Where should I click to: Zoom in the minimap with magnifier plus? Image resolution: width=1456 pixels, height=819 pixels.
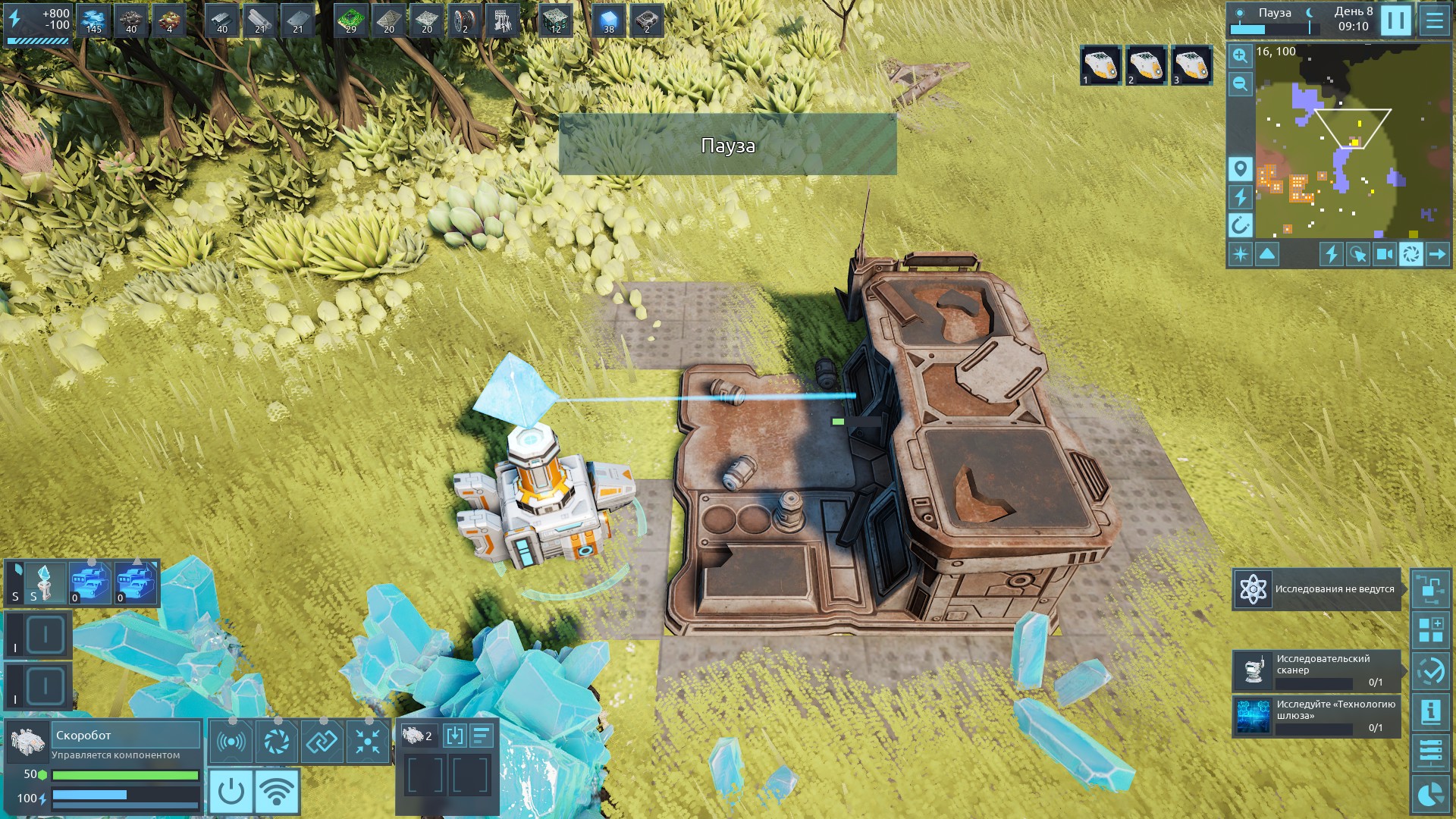point(1240,55)
